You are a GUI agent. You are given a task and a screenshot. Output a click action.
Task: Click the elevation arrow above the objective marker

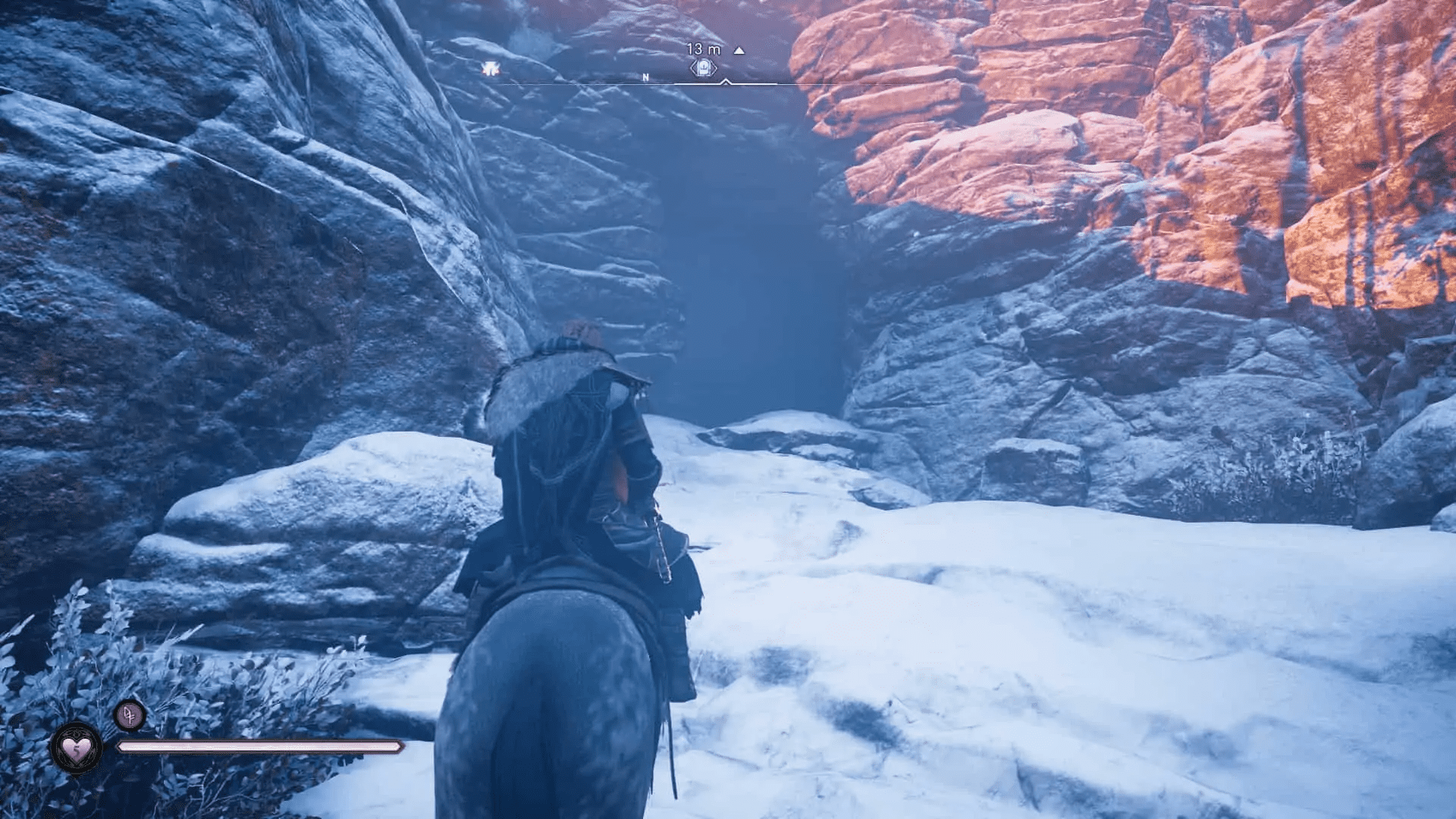(x=739, y=51)
